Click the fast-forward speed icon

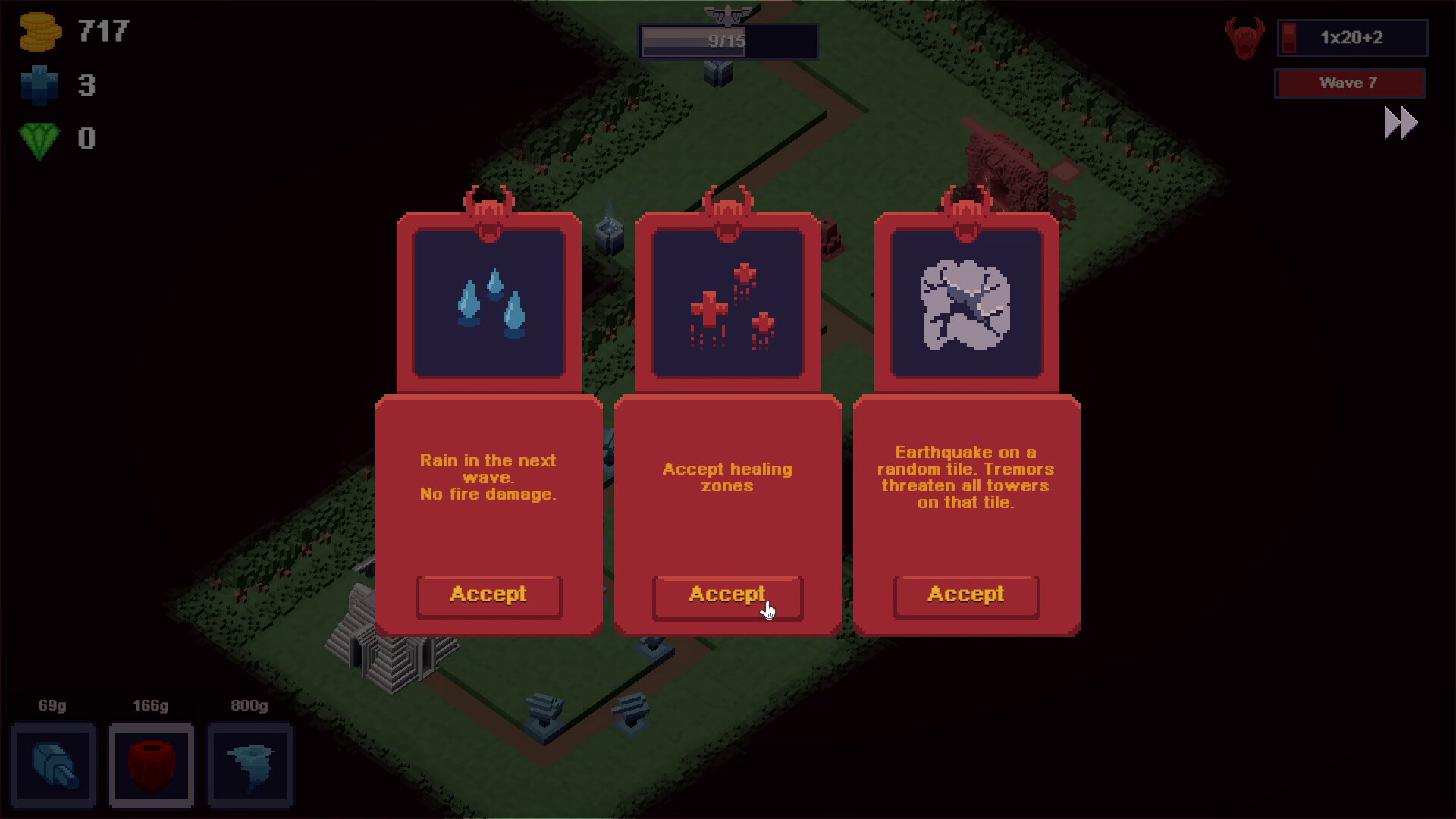pyautogui.click(x=1399, y=122)
